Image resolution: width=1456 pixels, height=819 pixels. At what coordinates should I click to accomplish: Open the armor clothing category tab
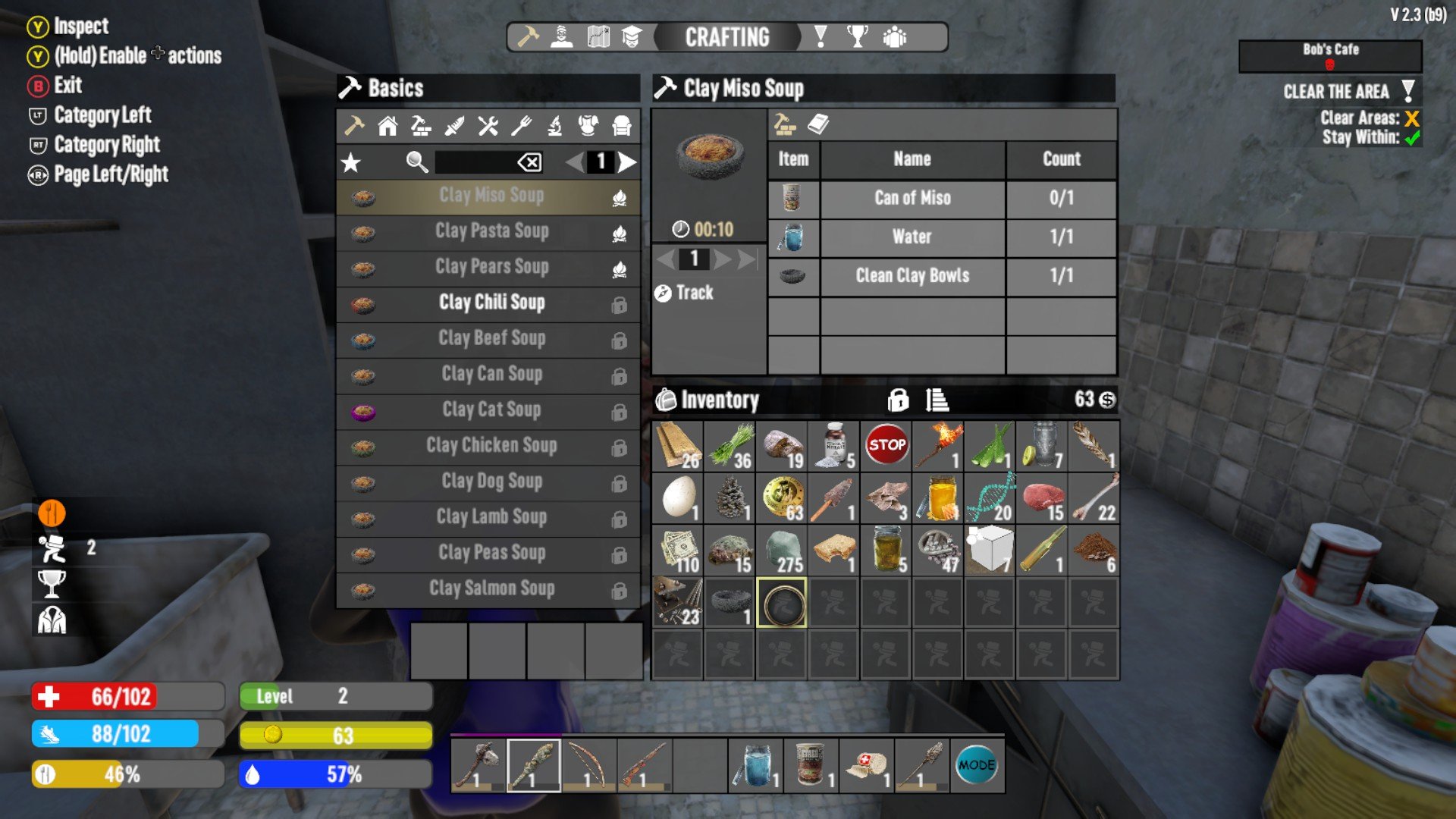(x=588, y=126)
